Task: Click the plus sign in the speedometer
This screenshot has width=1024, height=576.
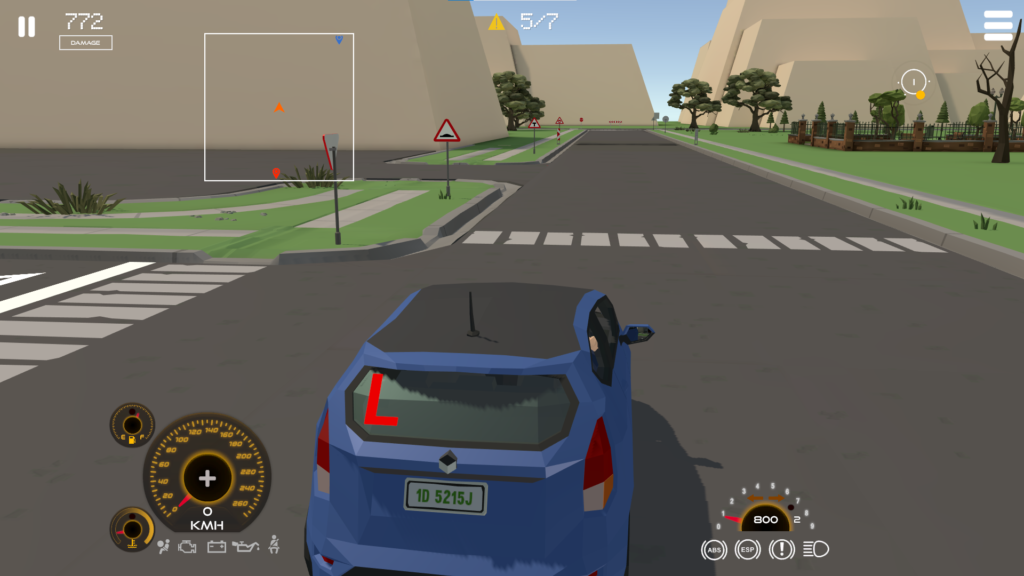Action: pos(207,478)
